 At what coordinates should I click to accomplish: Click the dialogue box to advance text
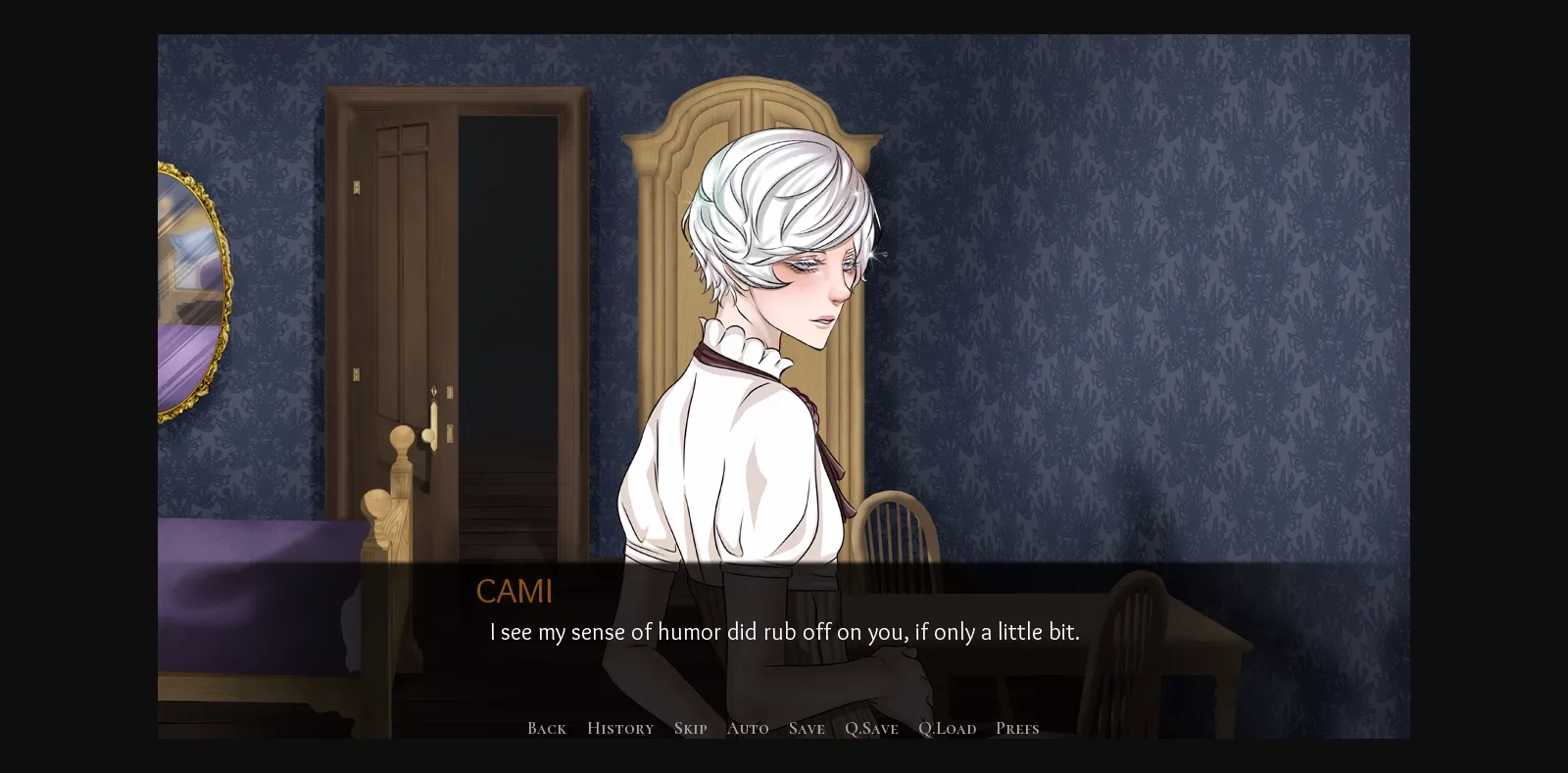click(784, 632)
